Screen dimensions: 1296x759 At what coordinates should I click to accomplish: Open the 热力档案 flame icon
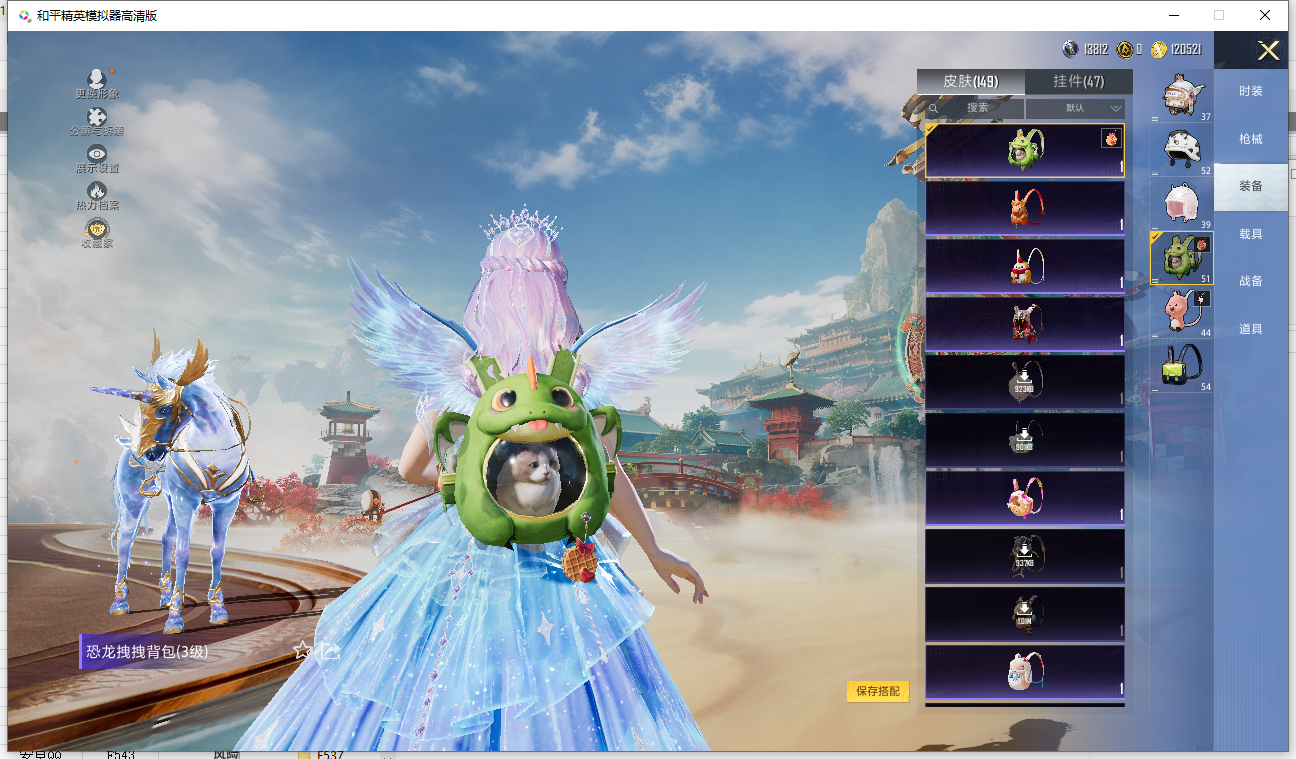pyautogui.click(x=97, y=195)
